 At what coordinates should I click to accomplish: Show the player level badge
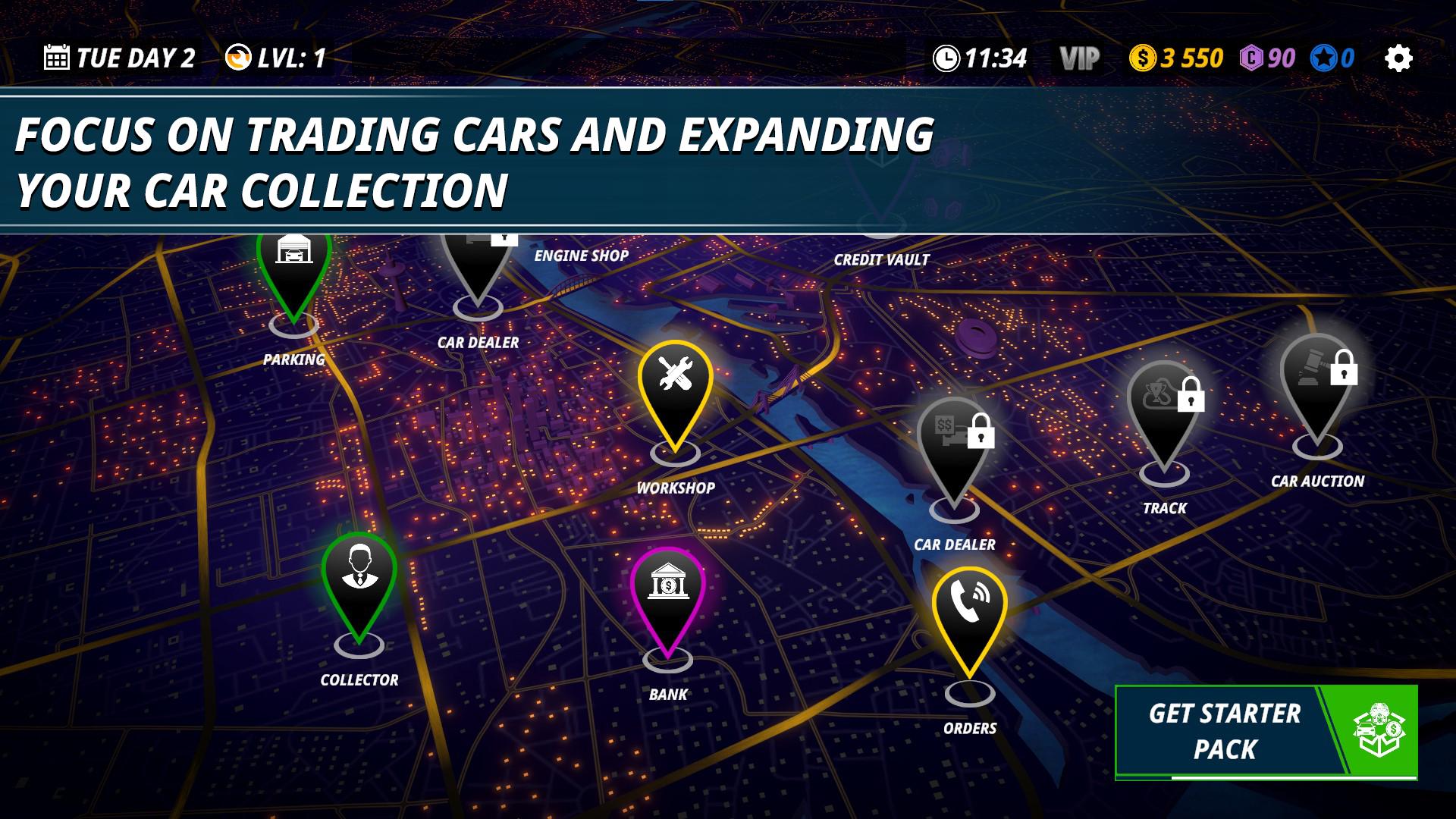[x=276, y=58]
